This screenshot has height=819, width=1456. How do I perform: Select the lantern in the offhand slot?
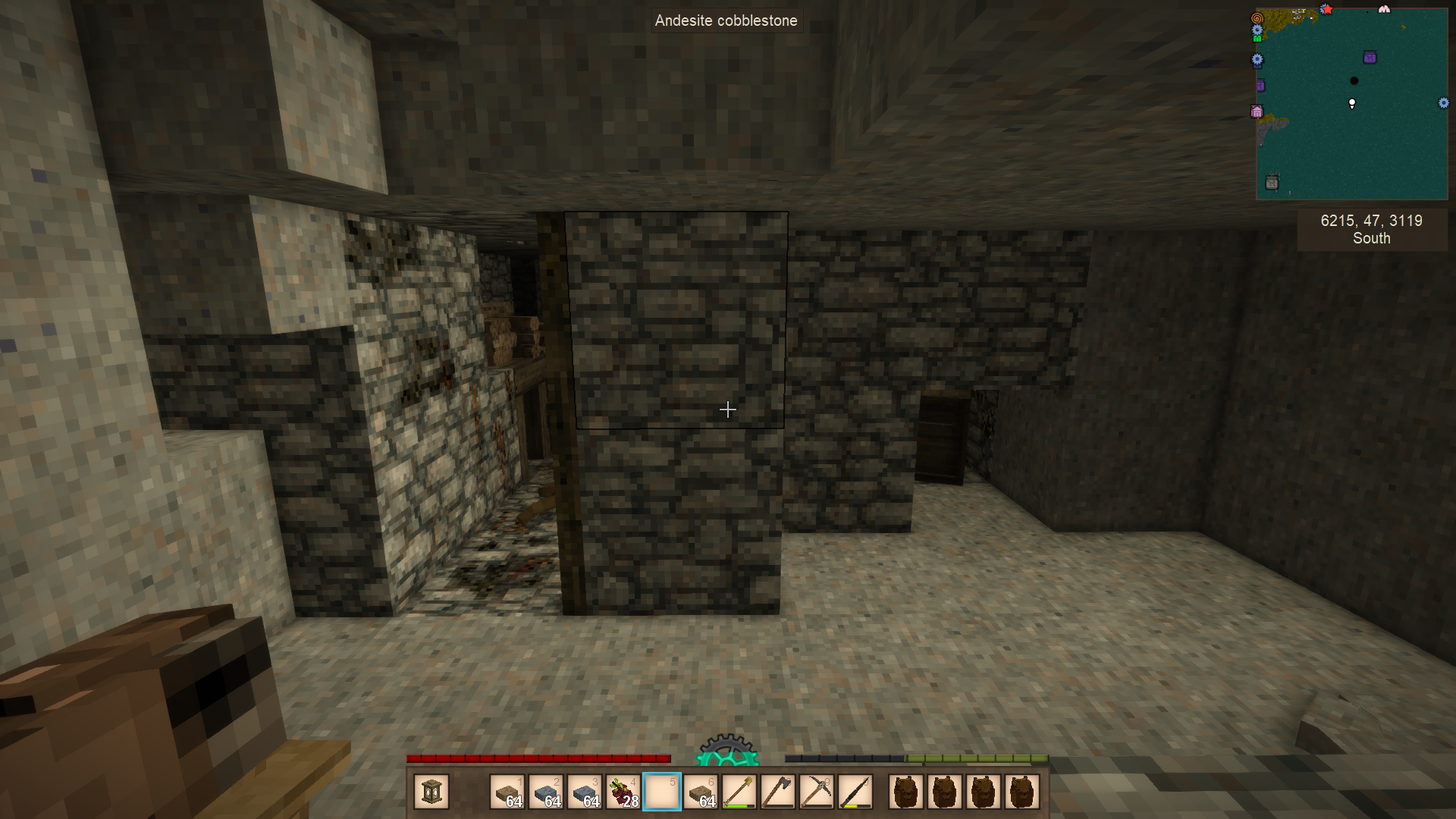coord(431,792)
